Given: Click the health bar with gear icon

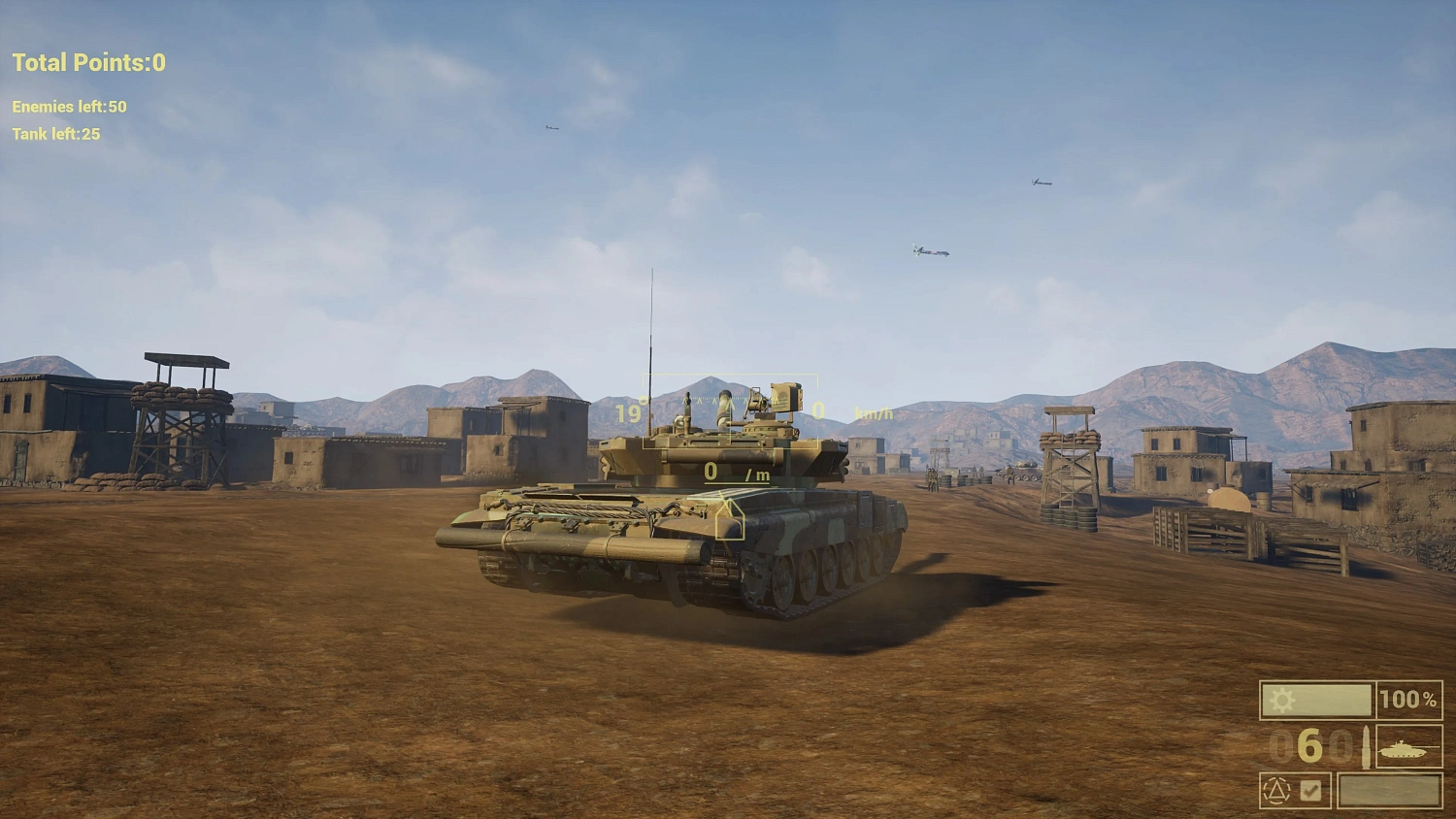Looking at the screenshot, I should [1316, 700].
